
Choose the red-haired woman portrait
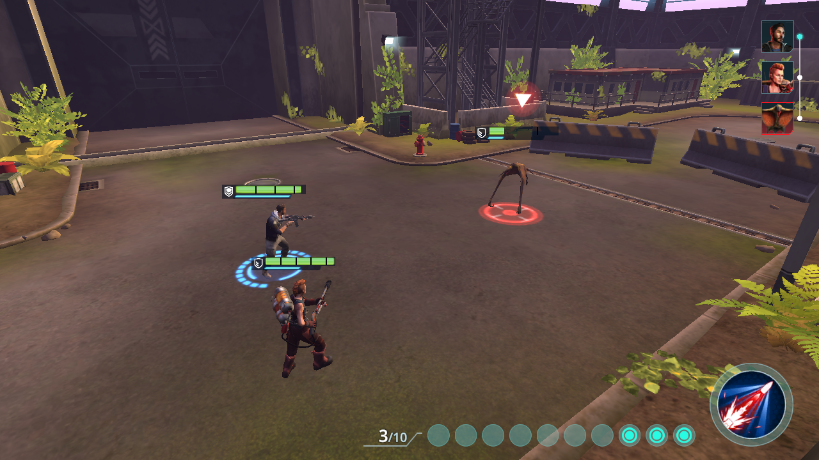pyautogui.click(x=777, y=77)
